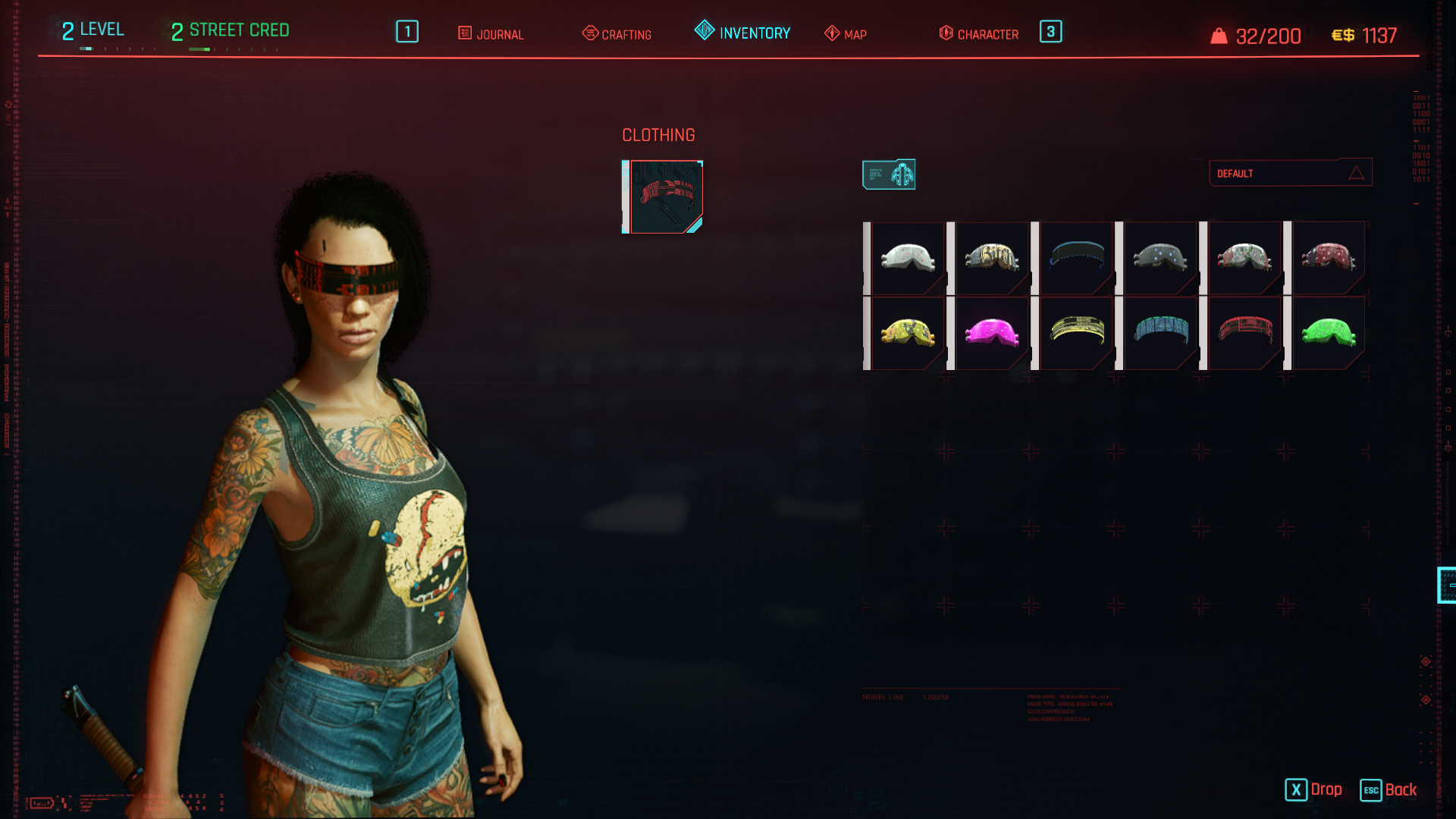1456x819 pixels.
Task: Choose the grey studded goggles
Action: 1160,258
